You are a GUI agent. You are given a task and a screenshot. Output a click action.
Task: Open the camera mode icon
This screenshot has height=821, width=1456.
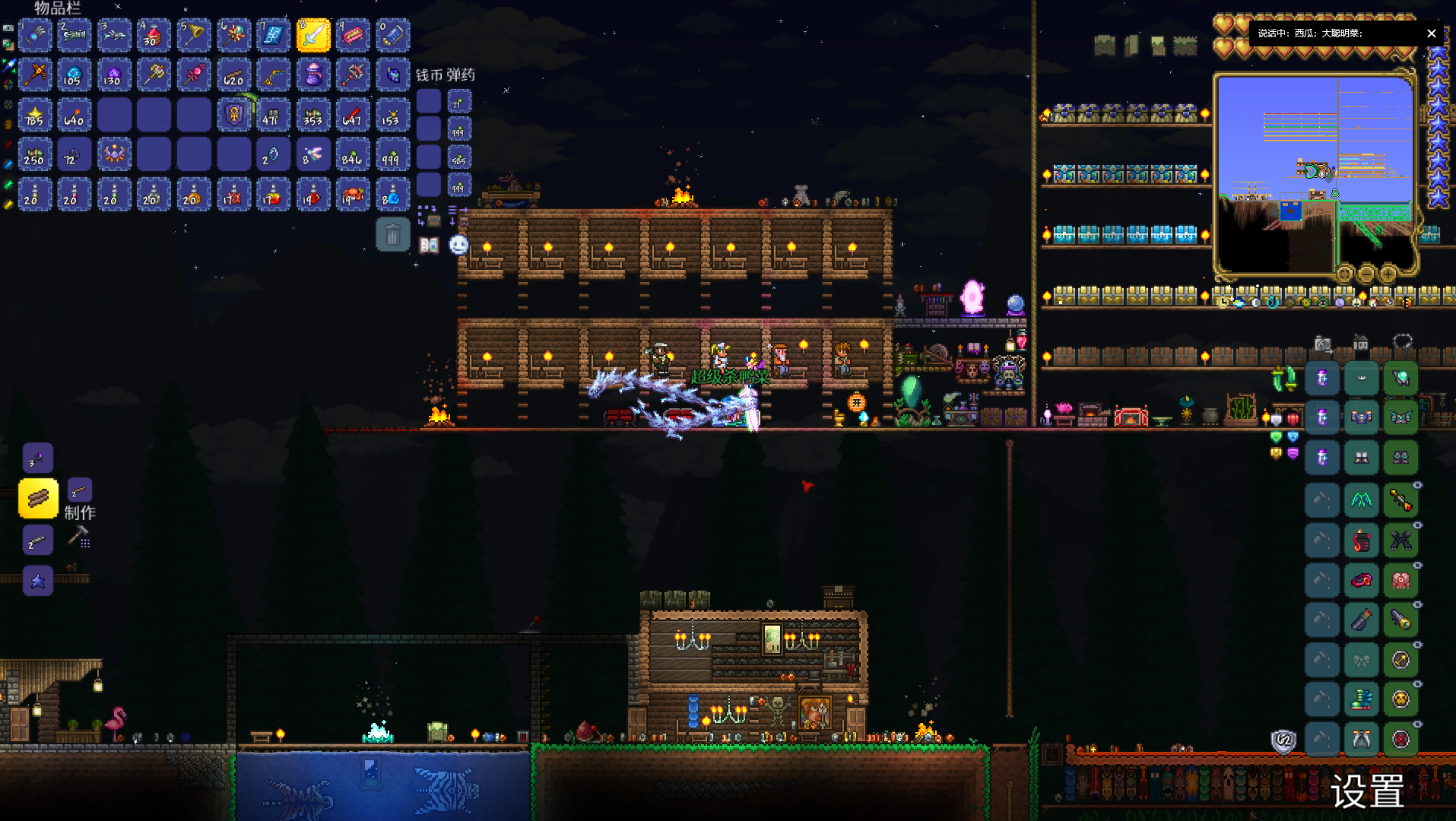[1323, 344]
